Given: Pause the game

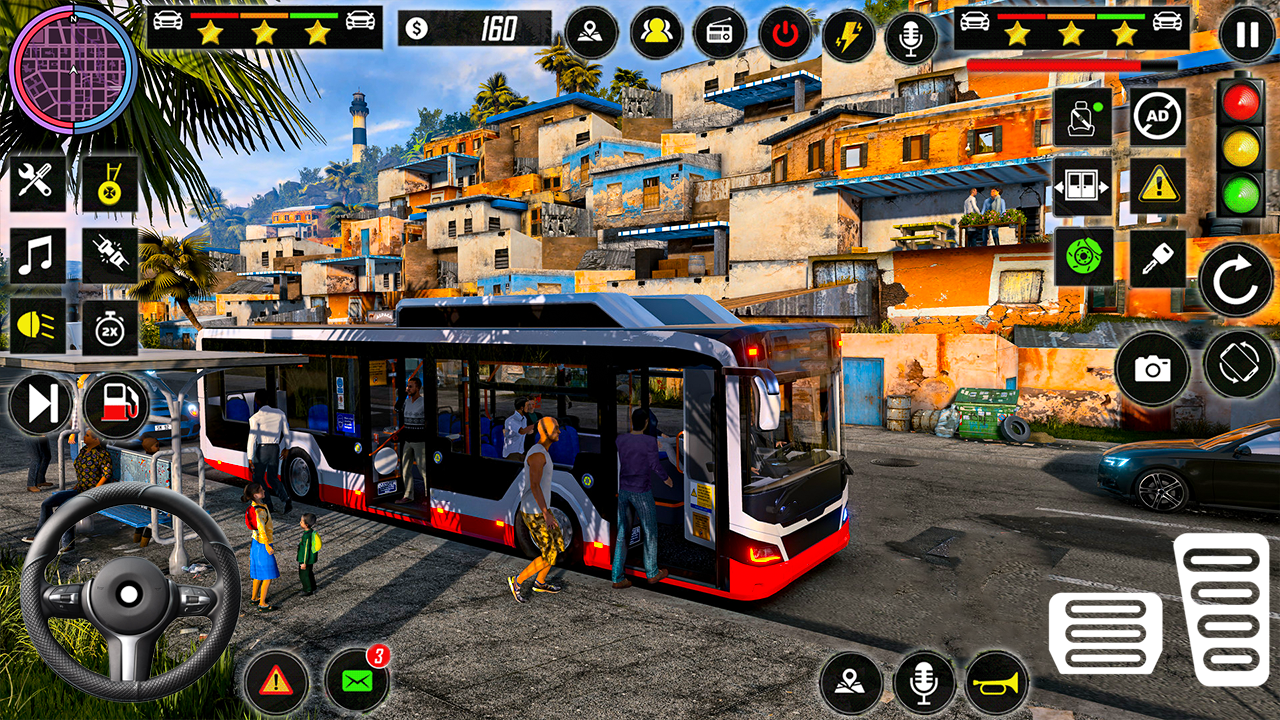Looking at the screenshot, I should (1247, 35).
